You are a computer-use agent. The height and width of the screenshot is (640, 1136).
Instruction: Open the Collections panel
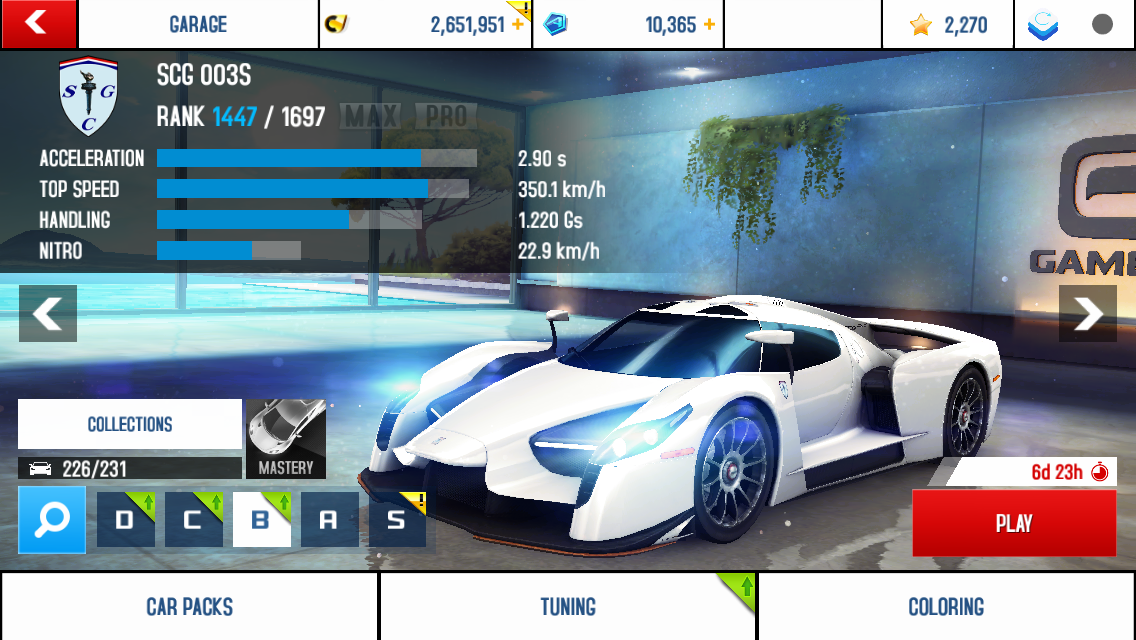point(130,424)
